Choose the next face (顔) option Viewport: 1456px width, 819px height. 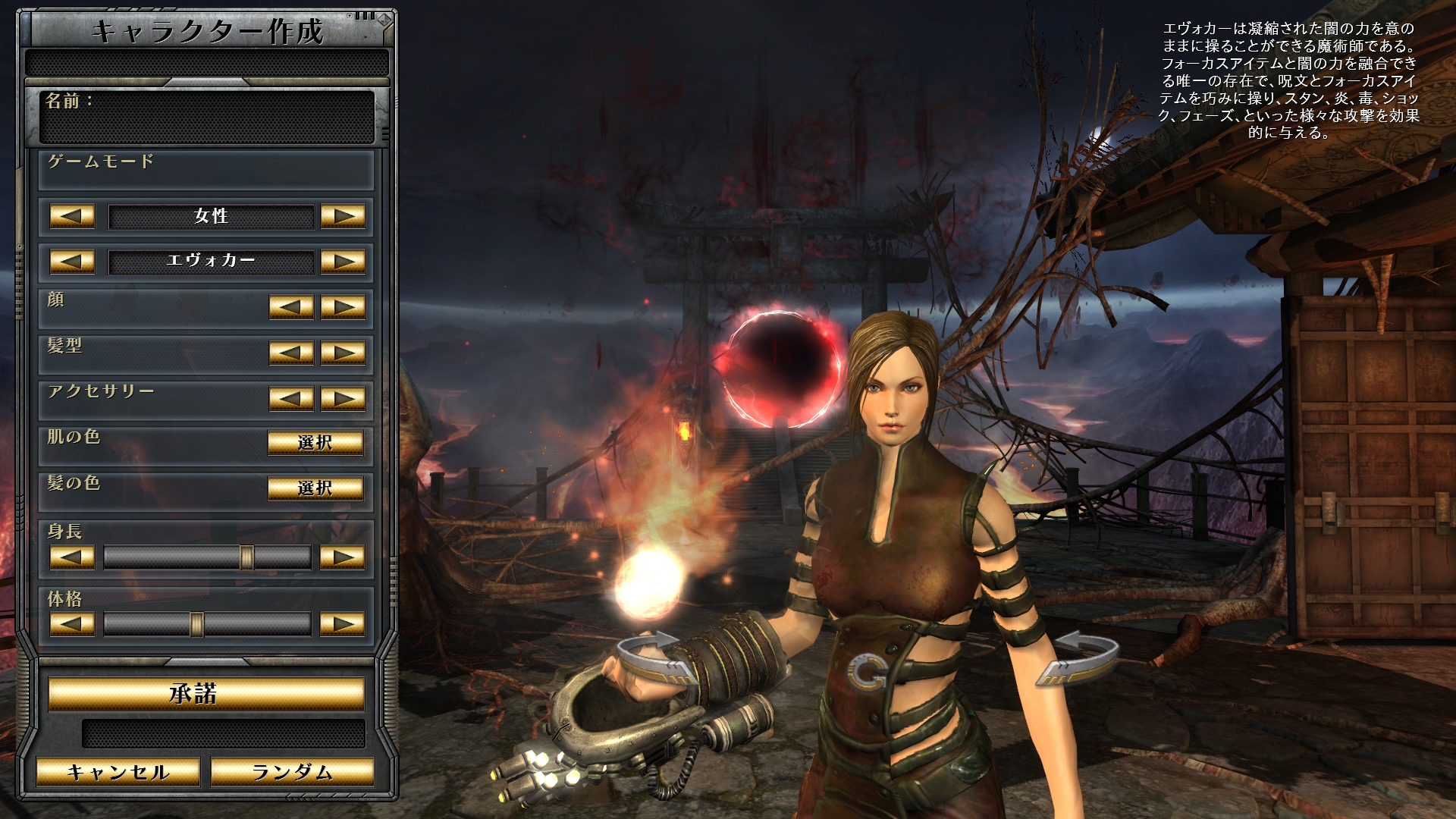click(343, 307)
